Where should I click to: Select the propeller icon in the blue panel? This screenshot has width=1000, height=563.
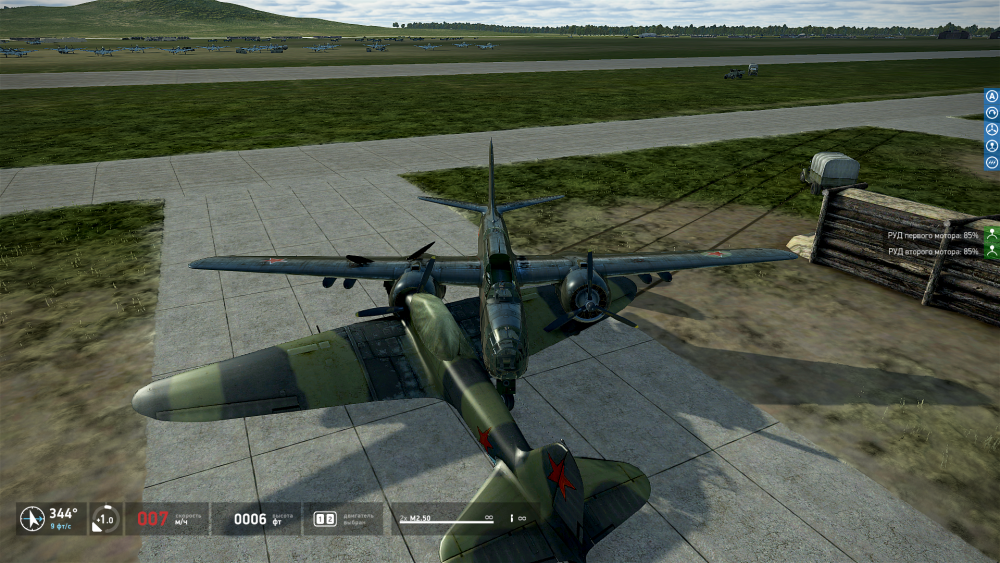991,130
